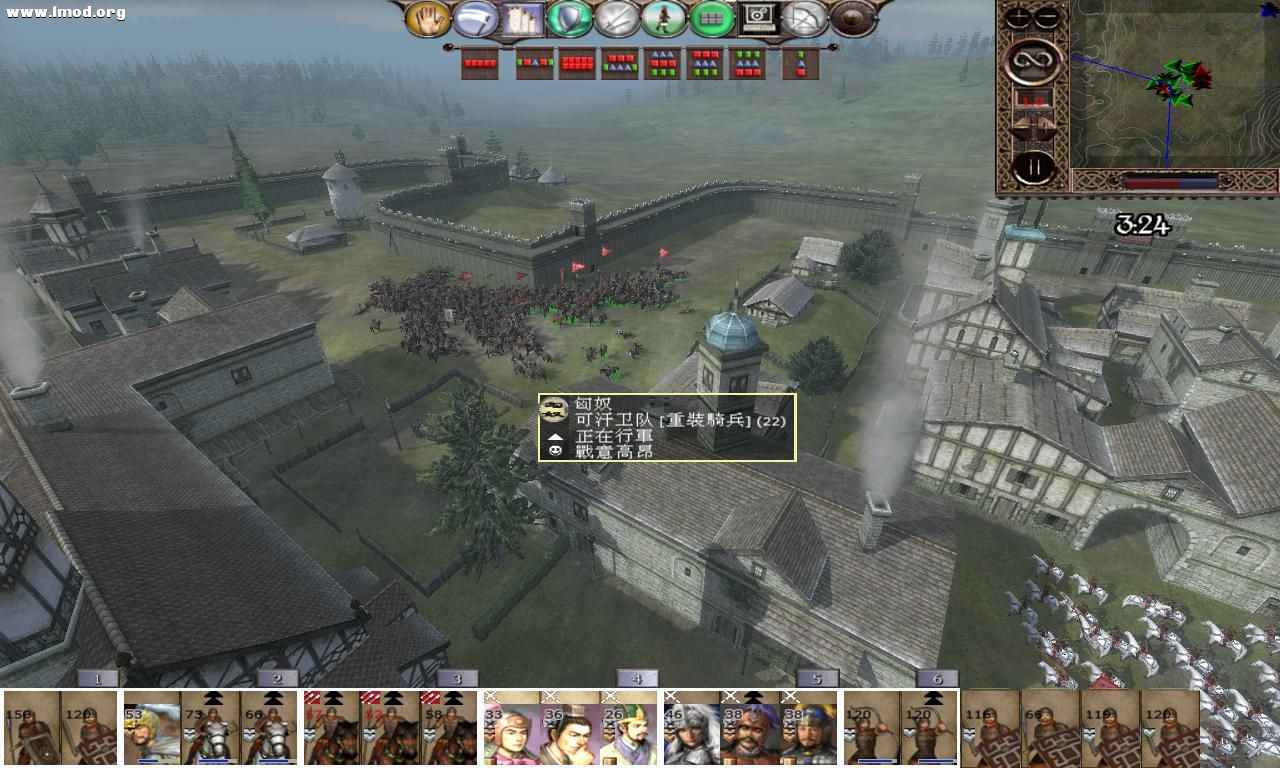Zoom out the minimap with minus button

1046,18
